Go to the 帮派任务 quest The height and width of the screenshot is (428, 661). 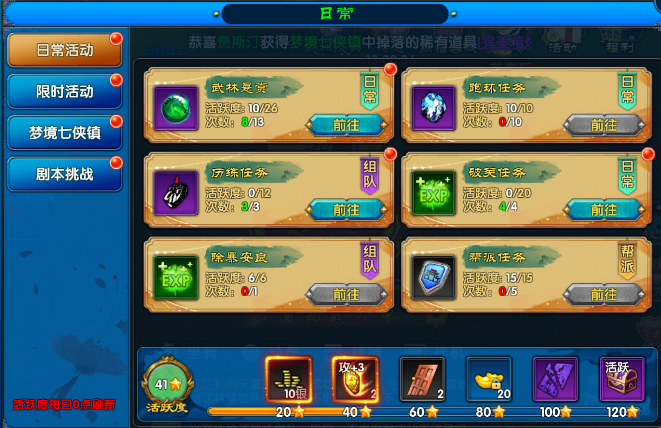[x=603, y=294]
